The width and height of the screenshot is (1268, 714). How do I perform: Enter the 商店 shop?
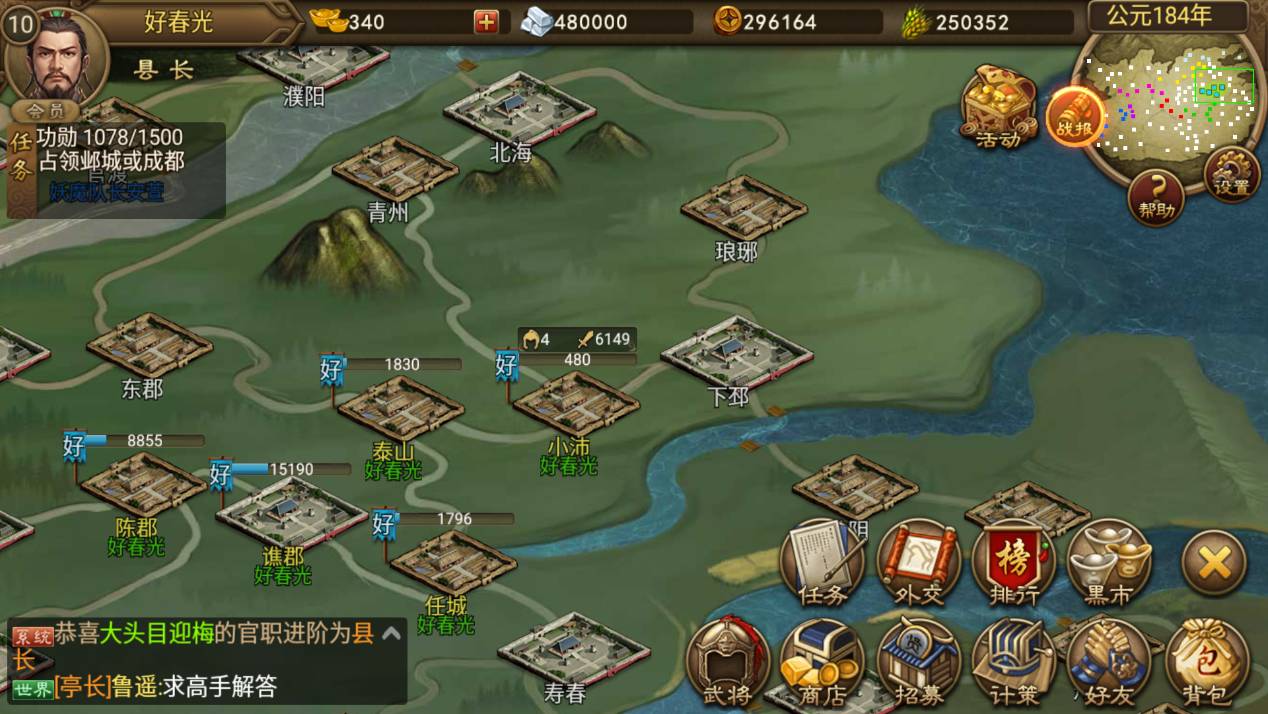[822, 662]
